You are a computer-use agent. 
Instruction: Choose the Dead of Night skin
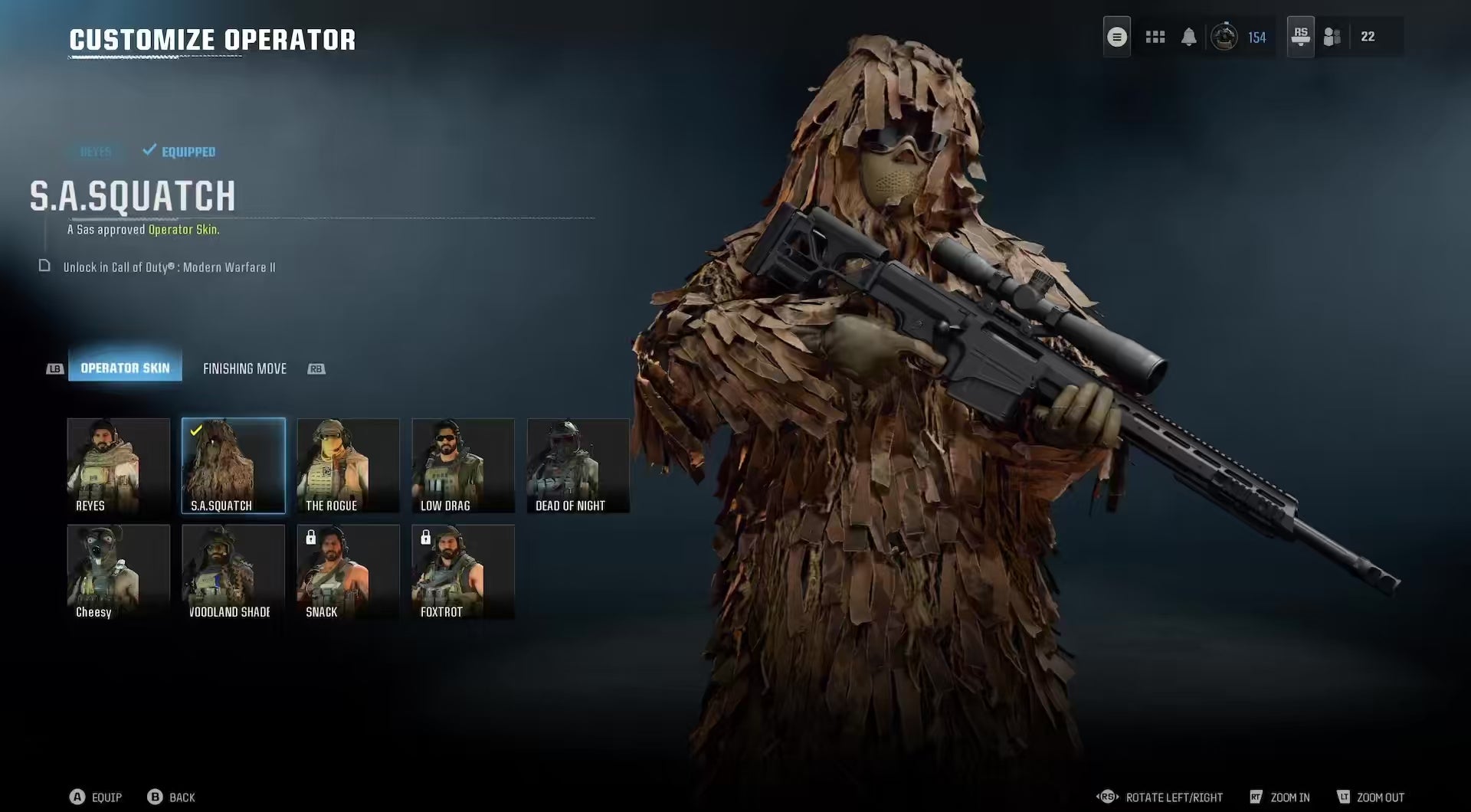pyautogui.click(x=578, y=466)
